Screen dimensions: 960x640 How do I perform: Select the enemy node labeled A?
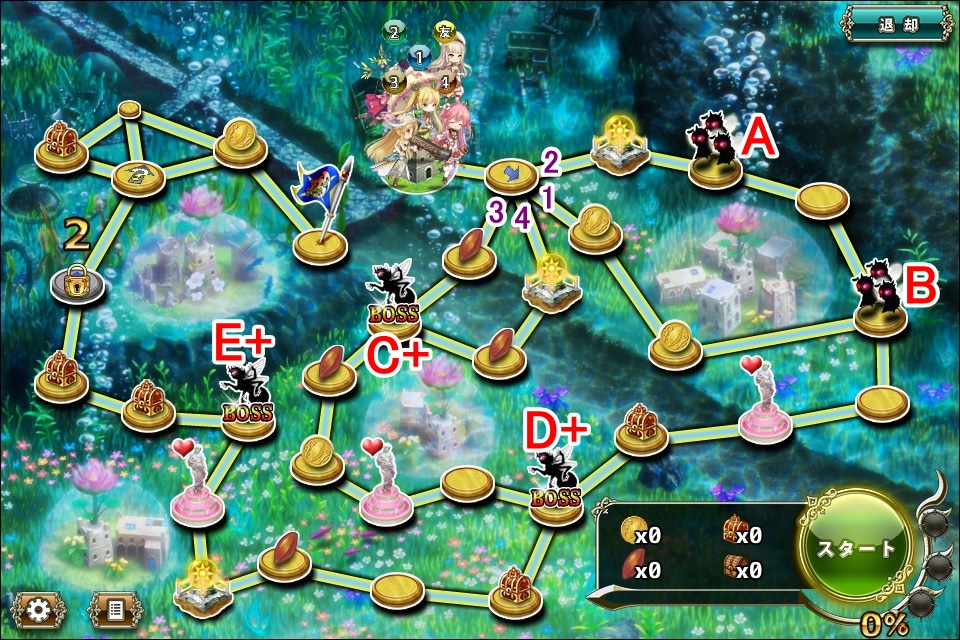714,156
